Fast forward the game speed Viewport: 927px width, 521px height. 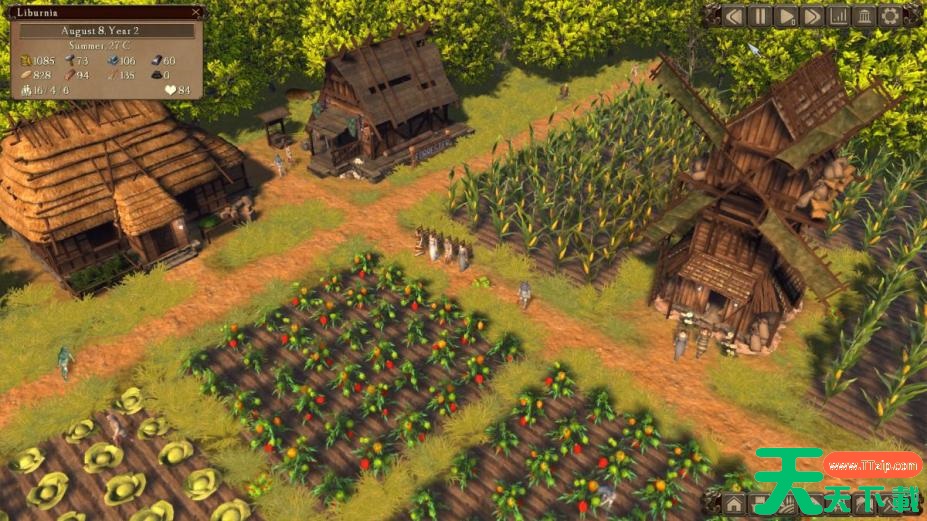coord(812,16)
